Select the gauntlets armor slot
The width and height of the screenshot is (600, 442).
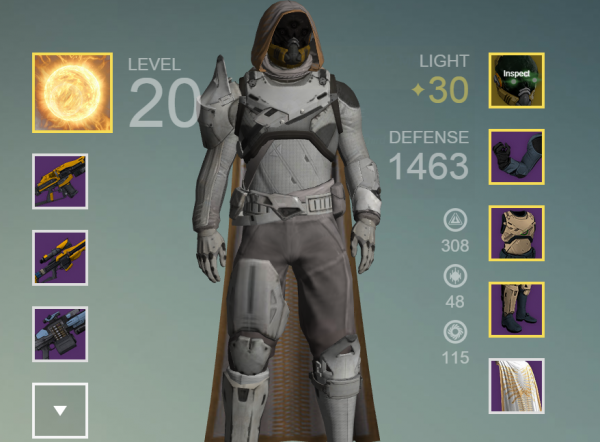pos(516,157)
